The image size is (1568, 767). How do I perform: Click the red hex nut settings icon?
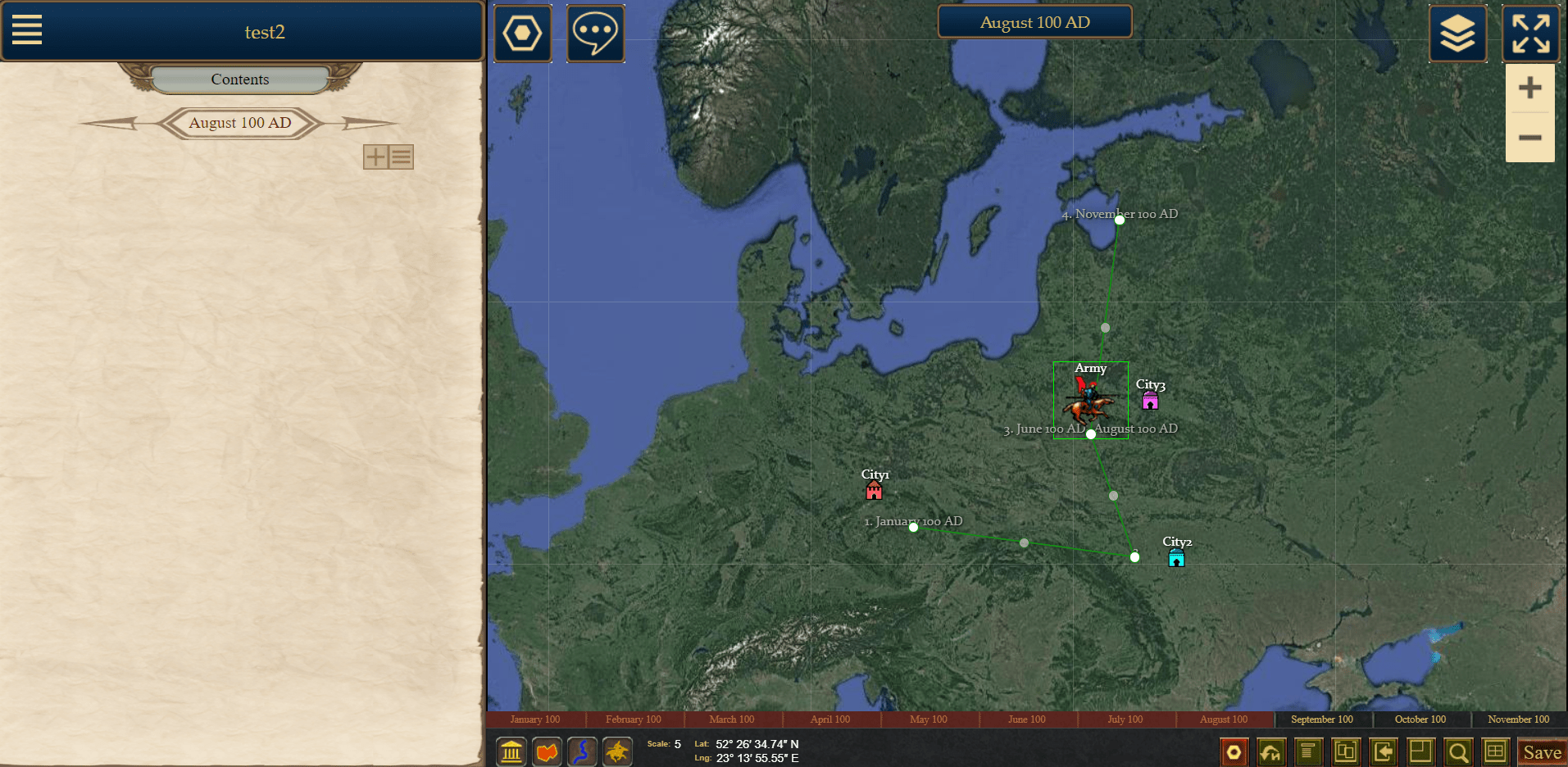pyautogui.click(x=1234, y=751)
